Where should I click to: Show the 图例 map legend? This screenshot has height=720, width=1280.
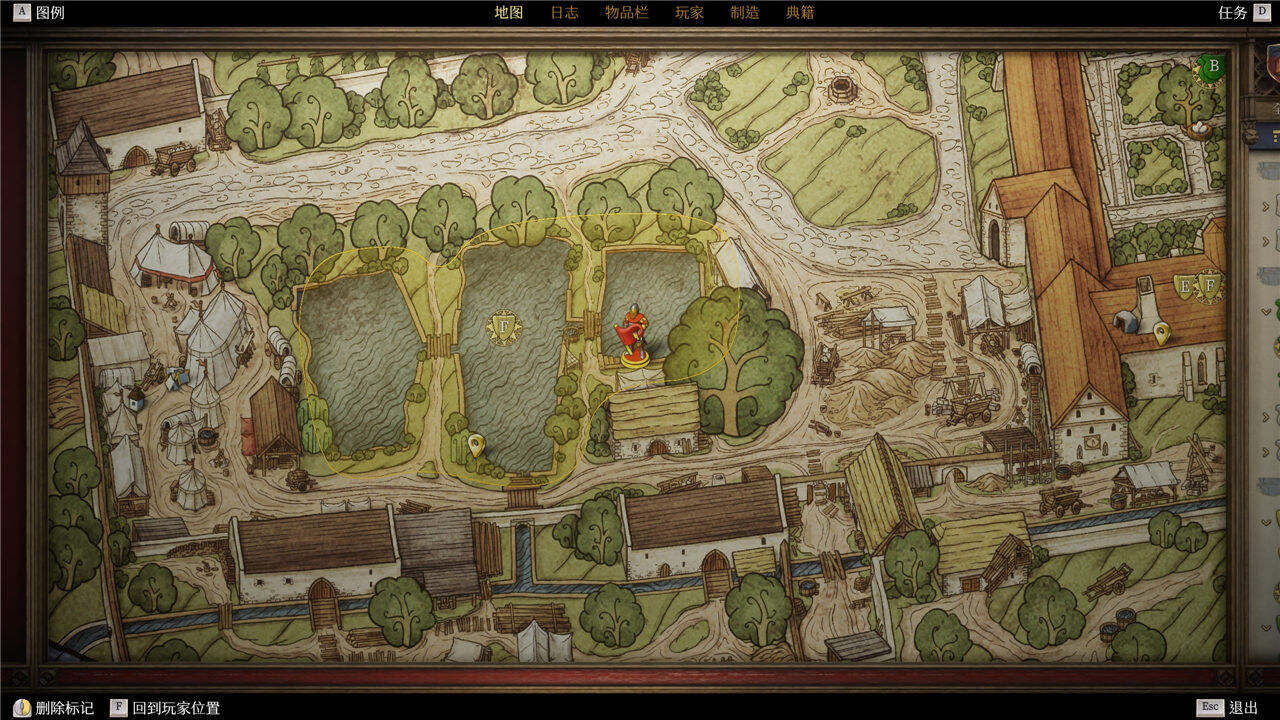(40, 13)
